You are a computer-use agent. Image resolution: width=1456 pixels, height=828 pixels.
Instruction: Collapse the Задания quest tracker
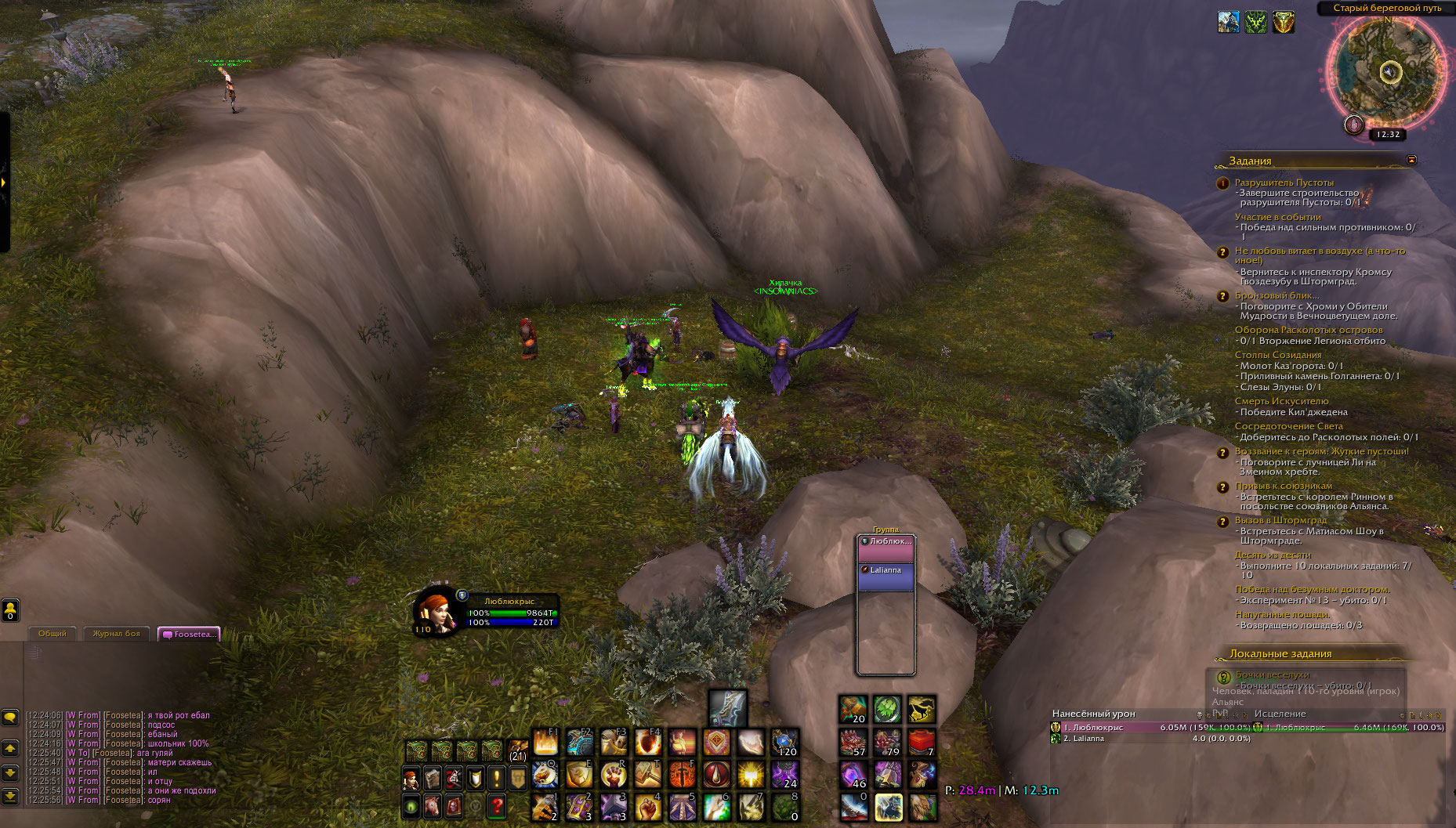[1411, 160]
